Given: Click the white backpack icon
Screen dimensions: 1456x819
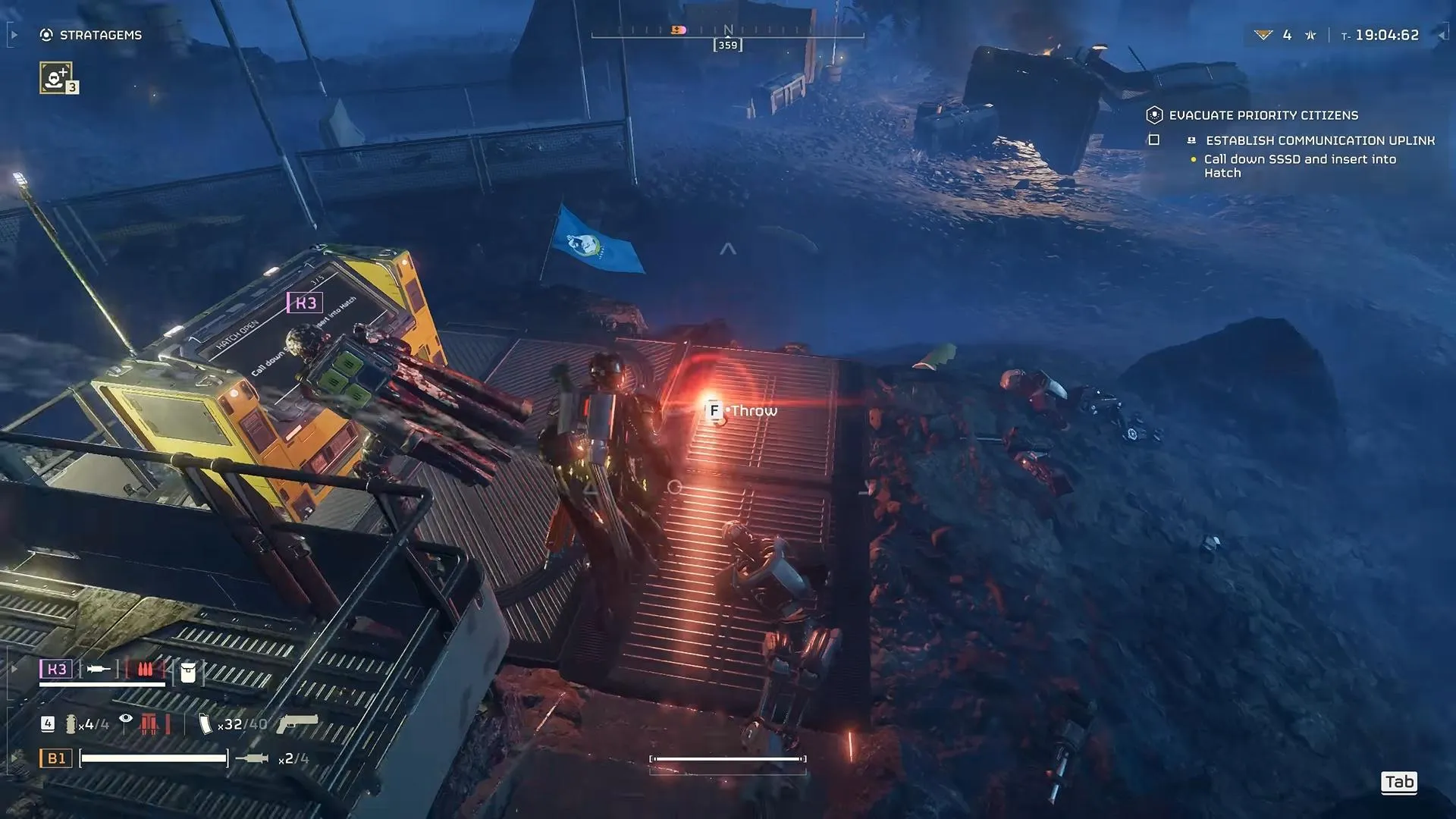Looking at the screenshot, I should 188,671.
